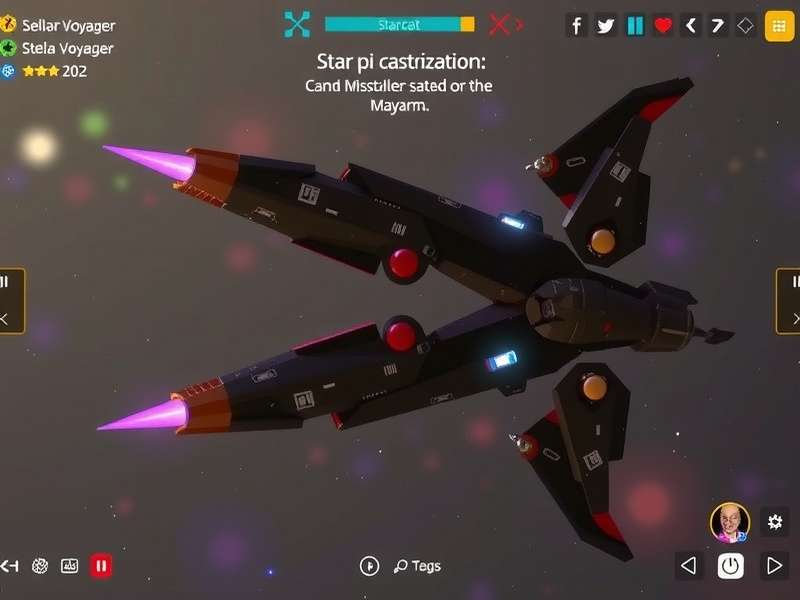Open the yellow grid menu button

[x=779, y=26]
